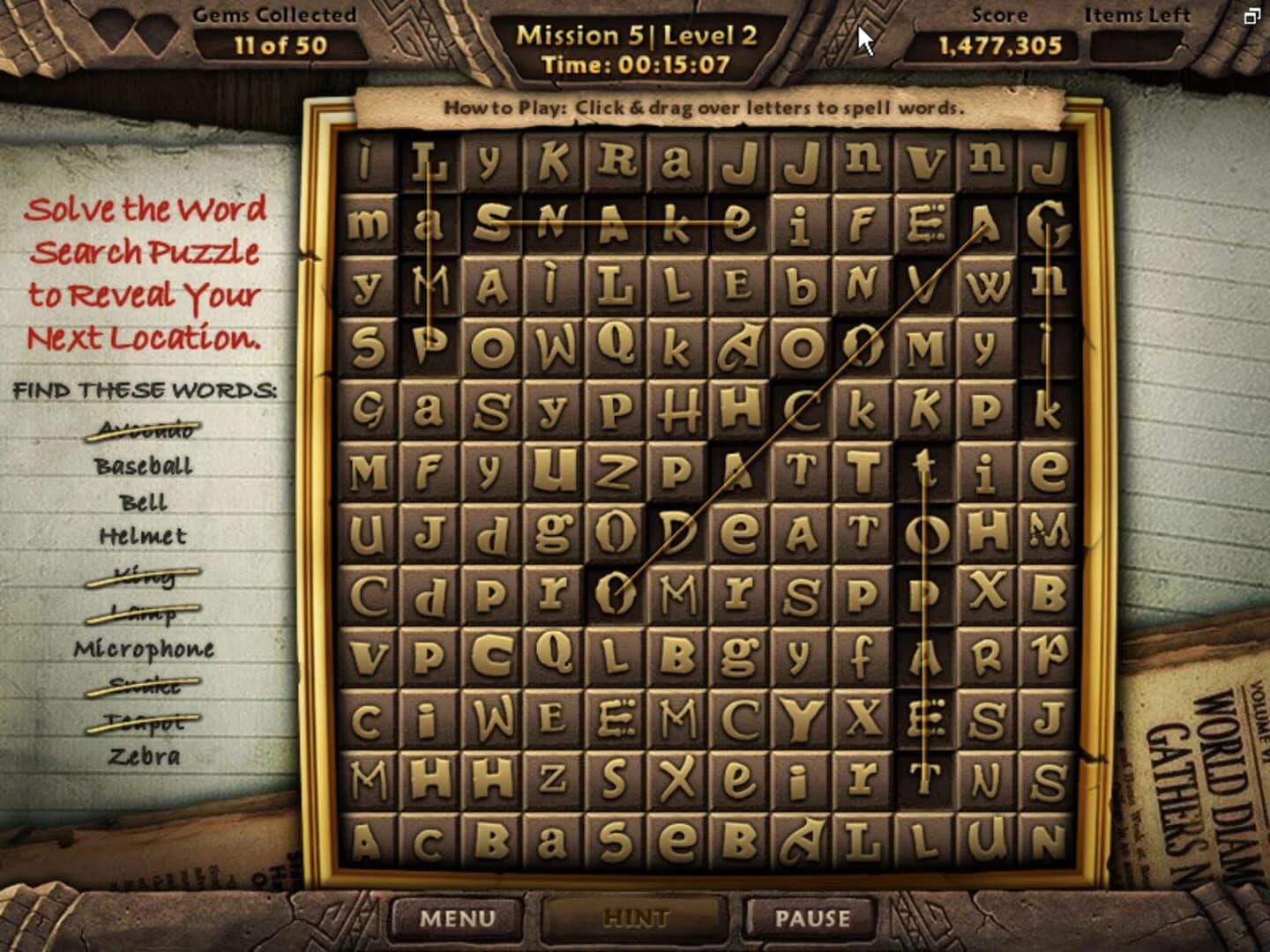Viewport: 1270px width, 952px height.
Task: Click the word Microphone in the word list
Action: pyautogui.click(x=144, y=650)
